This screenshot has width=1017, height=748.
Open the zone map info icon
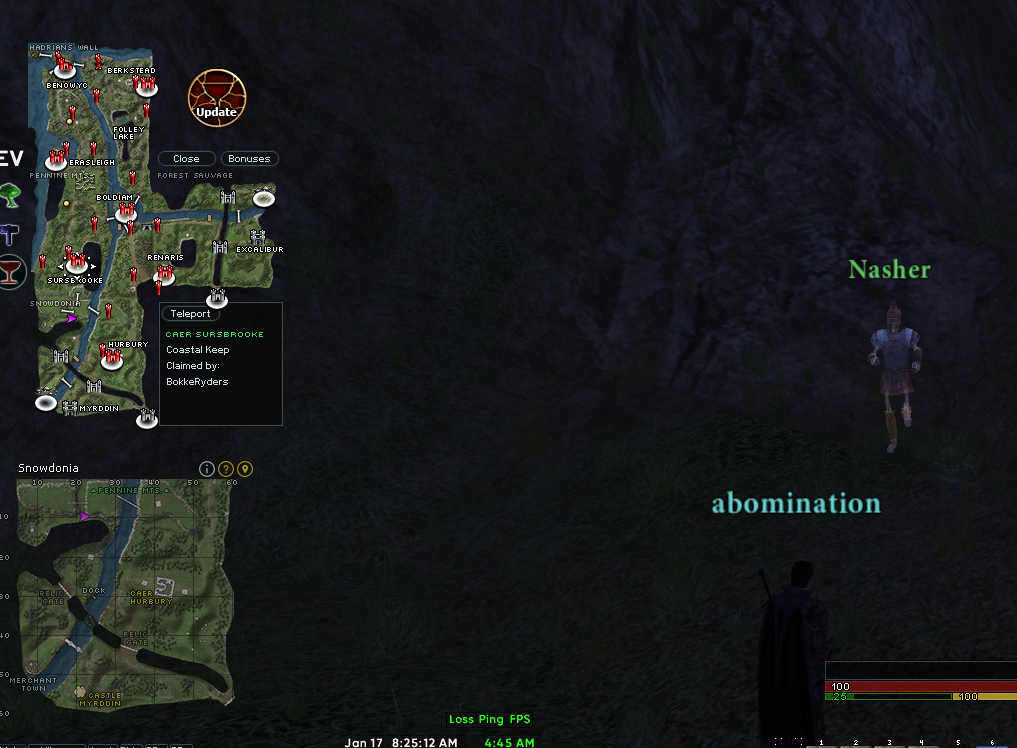point(207,469)
